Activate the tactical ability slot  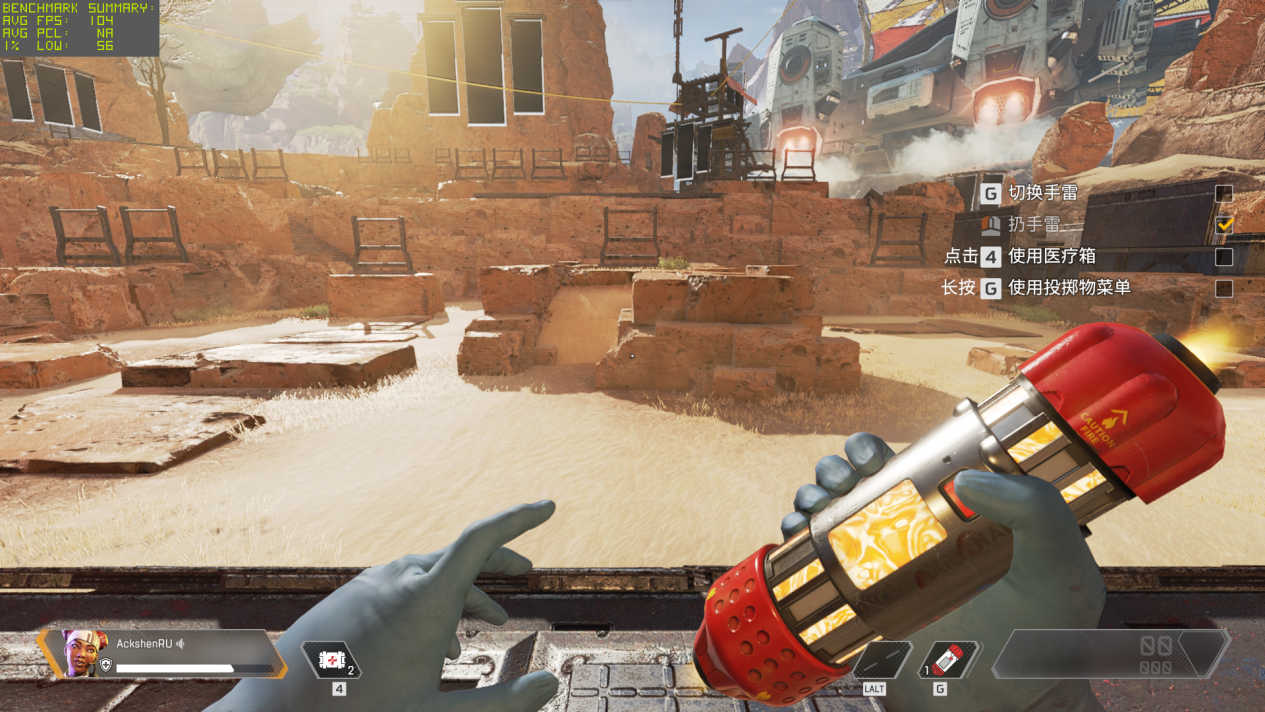click(880, 660)
